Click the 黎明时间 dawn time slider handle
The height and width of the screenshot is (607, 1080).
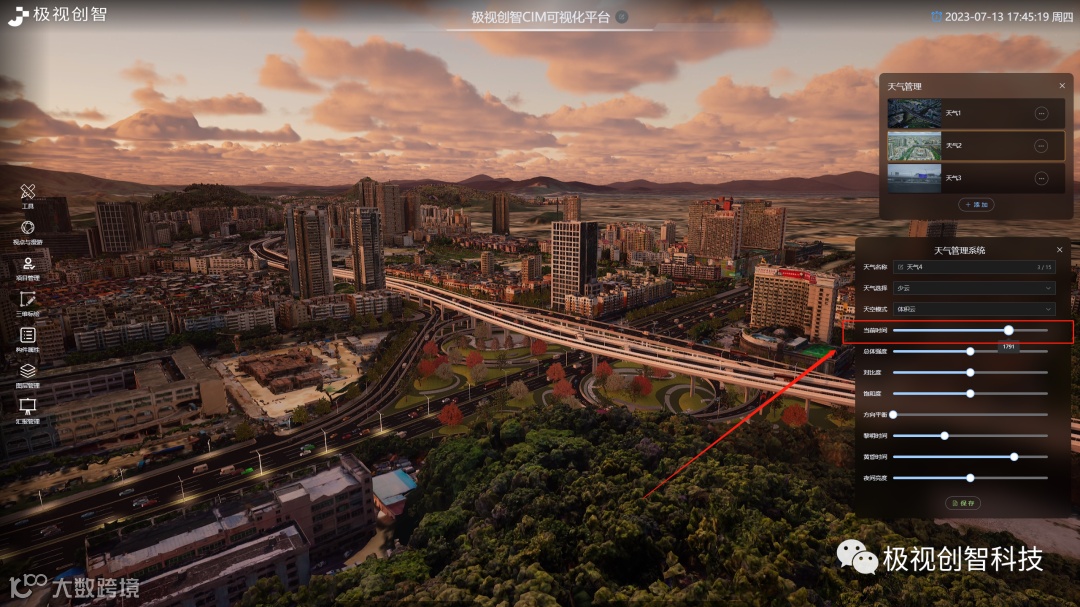944,436
